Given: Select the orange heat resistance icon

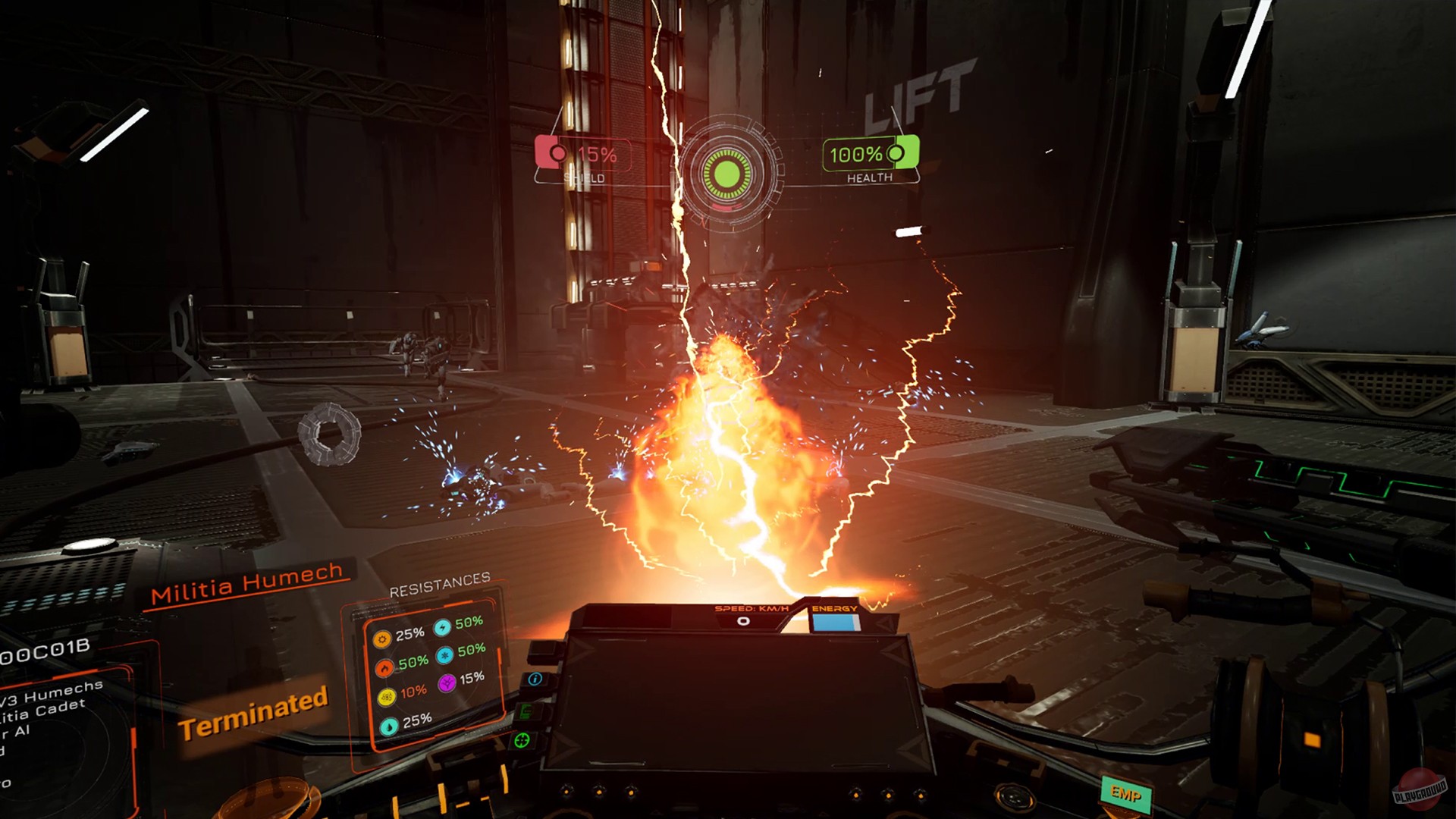Looking at the screenshot, I should click(x=382, y=639).
